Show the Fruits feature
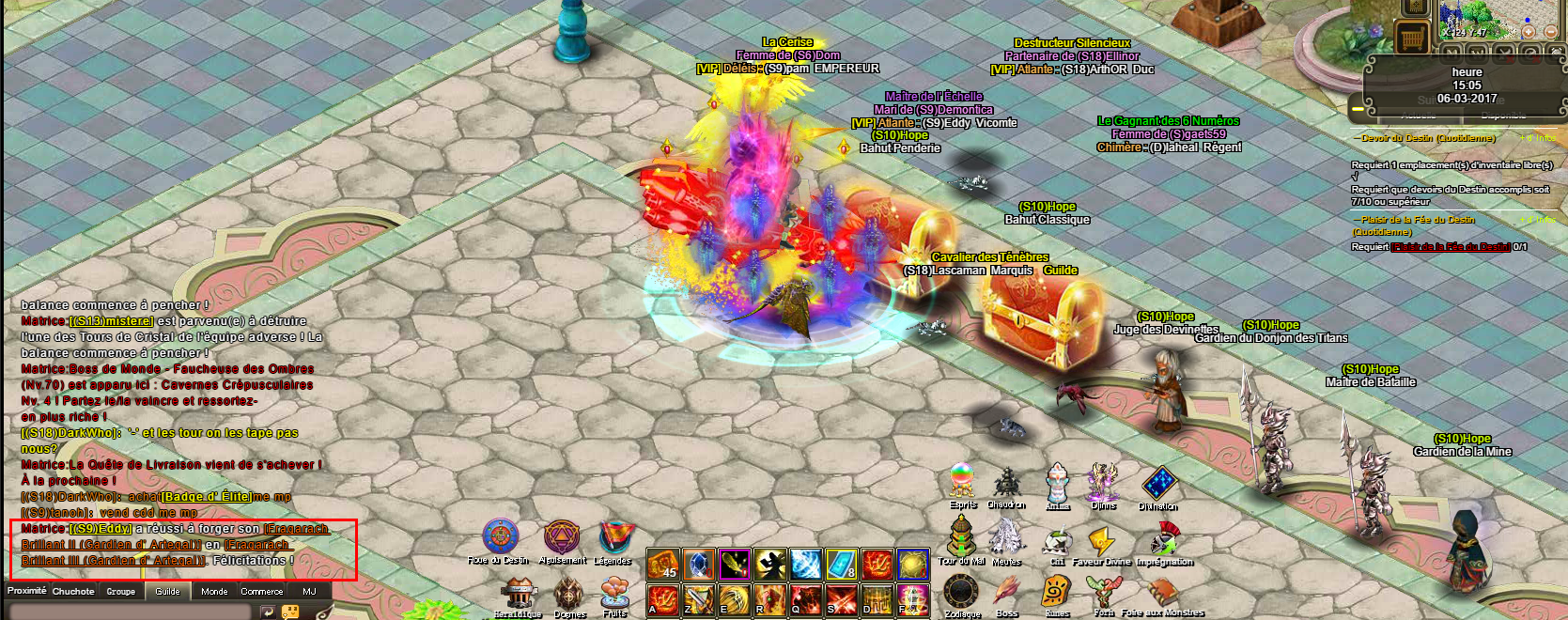The width and height of the screenshot is (1568, 620). click(x=614, y=594)
